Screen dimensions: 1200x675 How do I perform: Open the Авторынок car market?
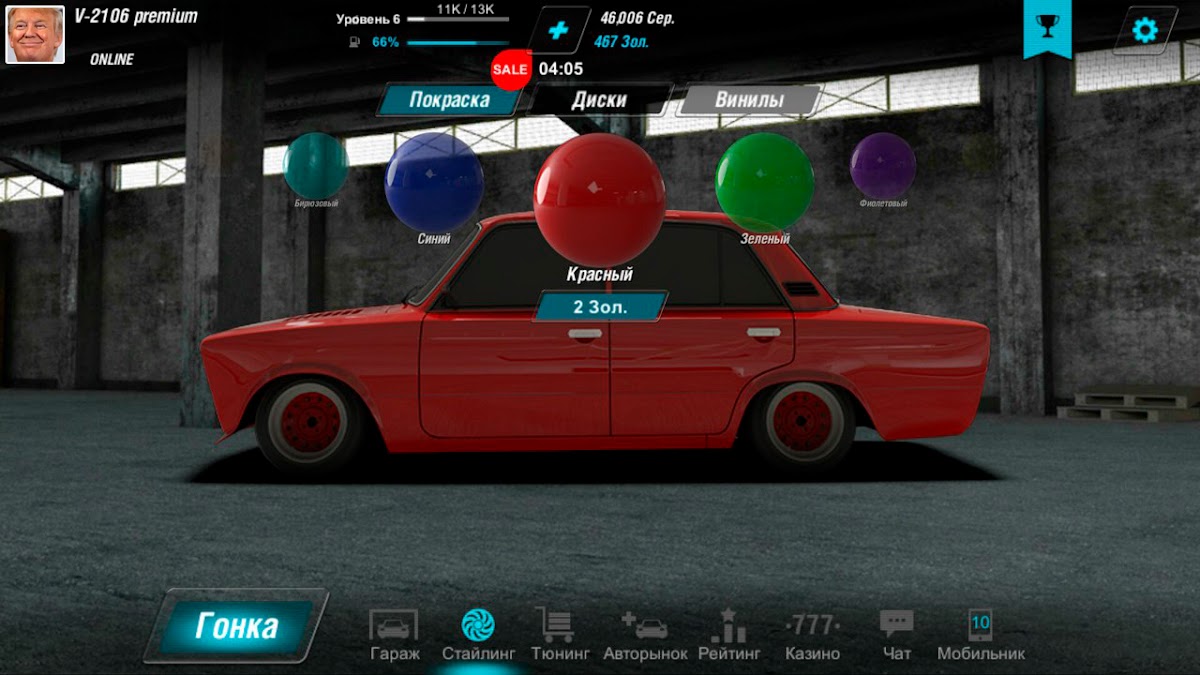pos(645,634)
